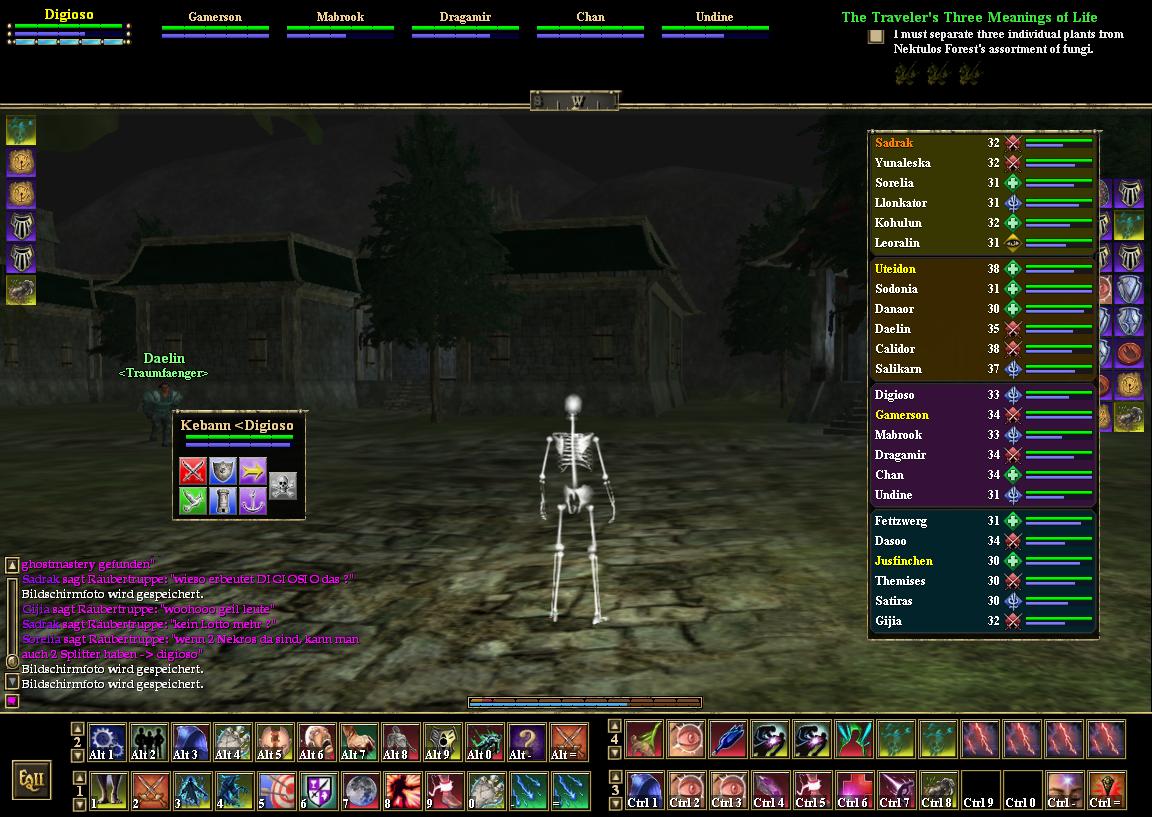Open the Traveler's Three Meanings of Life quest

point(969,17)
